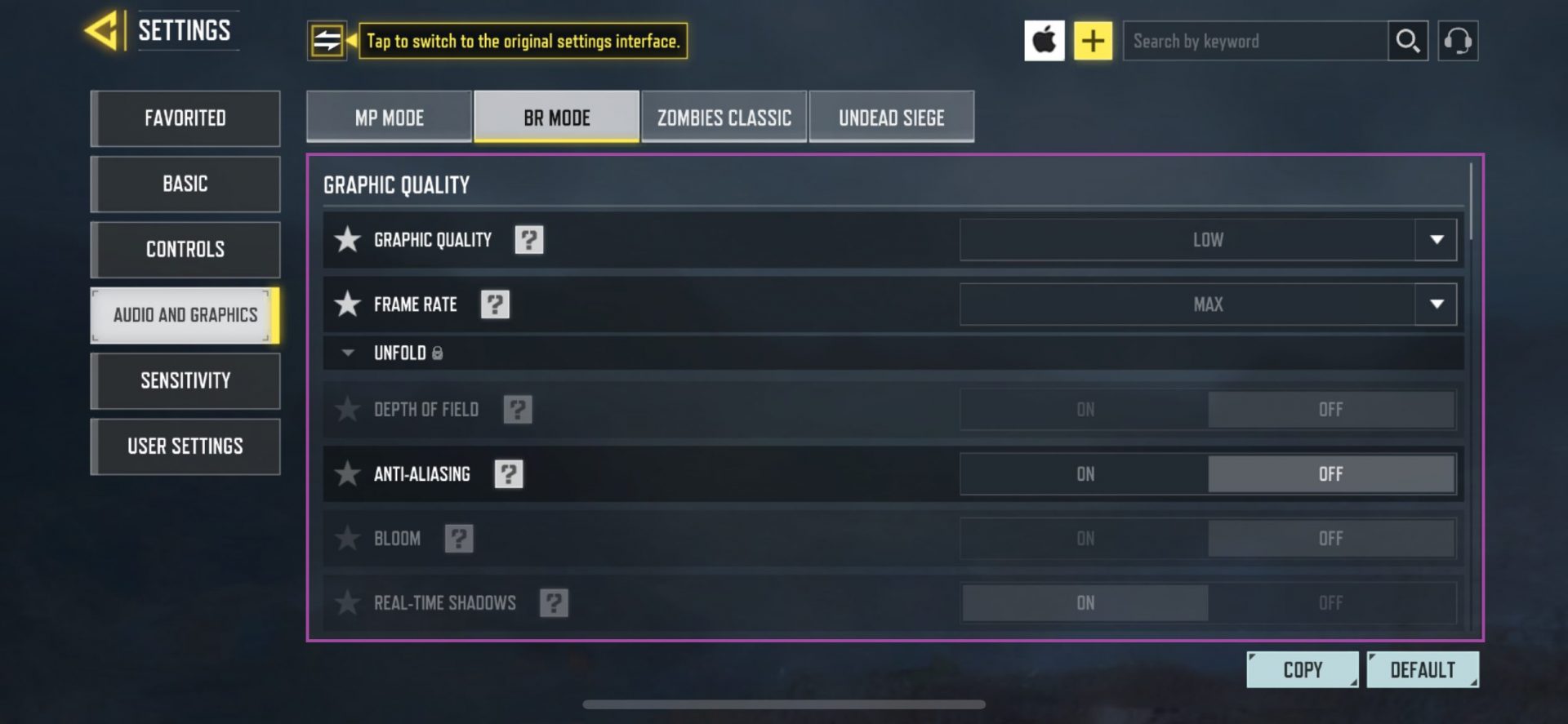The height and width of the screenshot is (724, 1568).
Task: Click the Apple device profile icon
Action: (x=1045, y=40)
